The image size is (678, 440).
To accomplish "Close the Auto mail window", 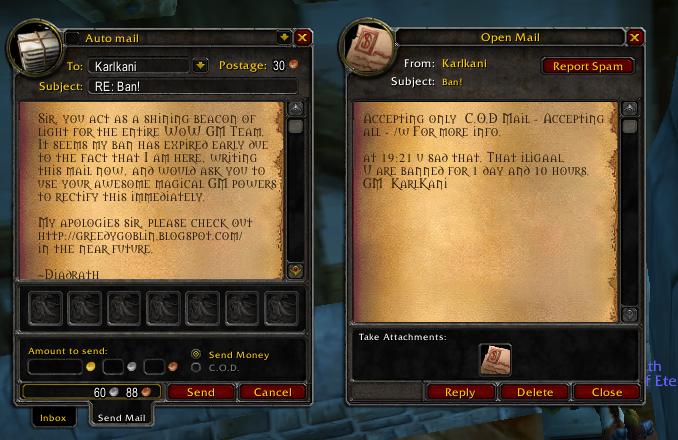I will [x=303, y=38].
